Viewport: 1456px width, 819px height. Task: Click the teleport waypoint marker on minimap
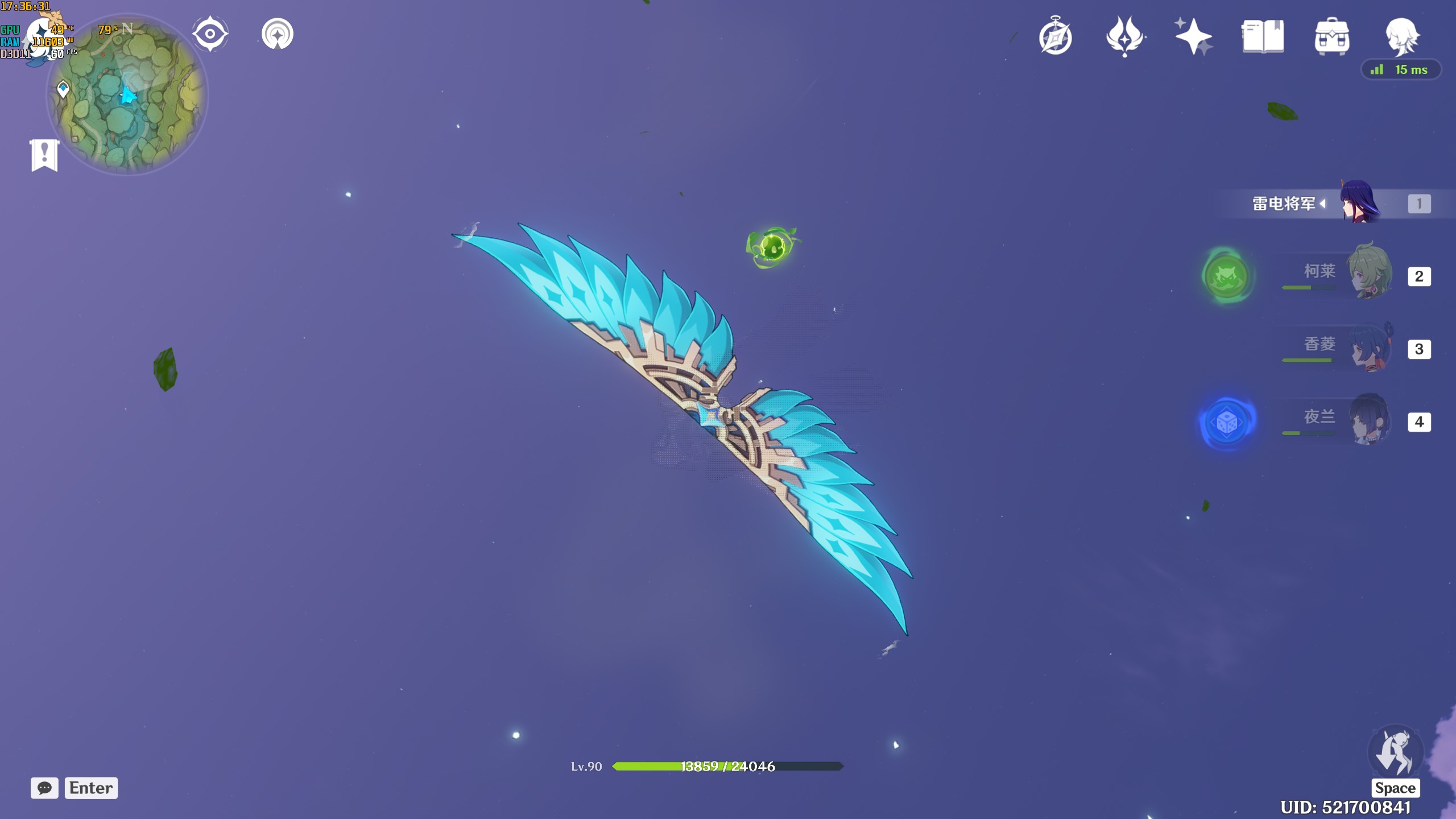coord(63,89)
